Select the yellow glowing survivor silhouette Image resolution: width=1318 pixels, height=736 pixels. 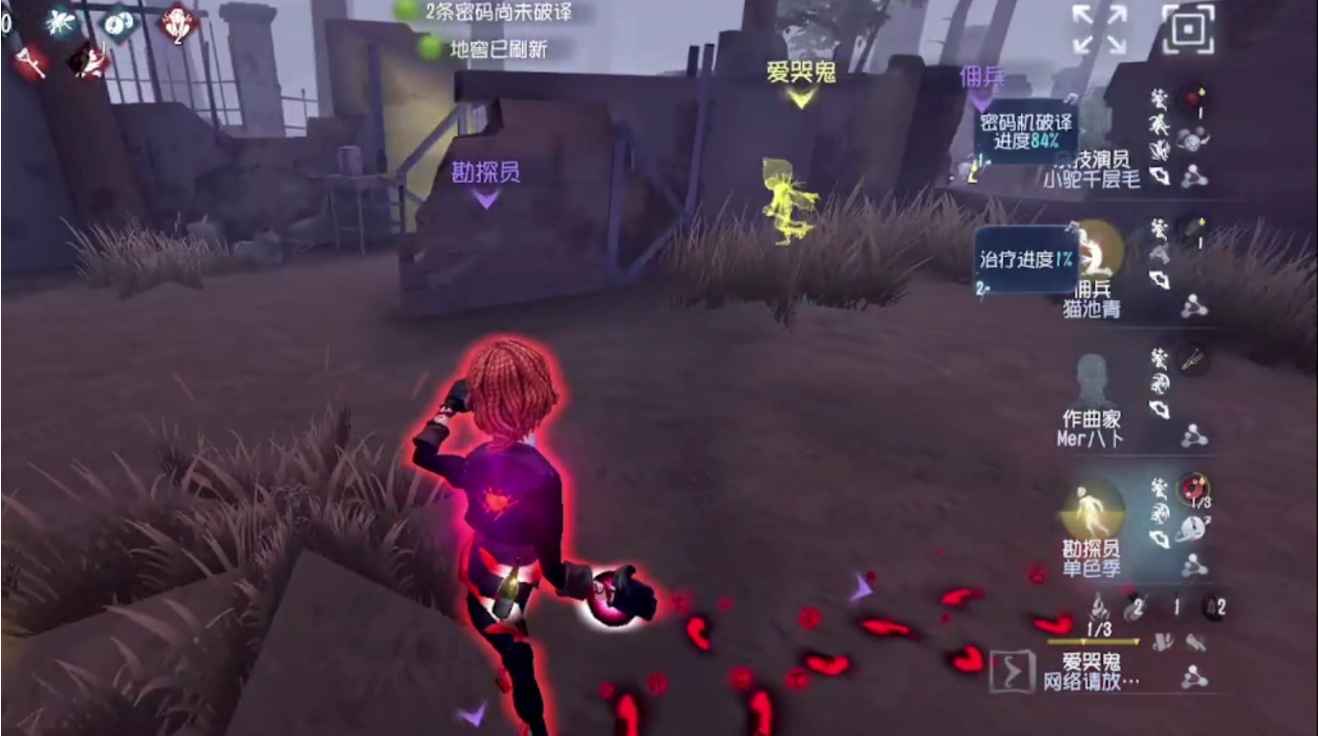tap(790, 190)
